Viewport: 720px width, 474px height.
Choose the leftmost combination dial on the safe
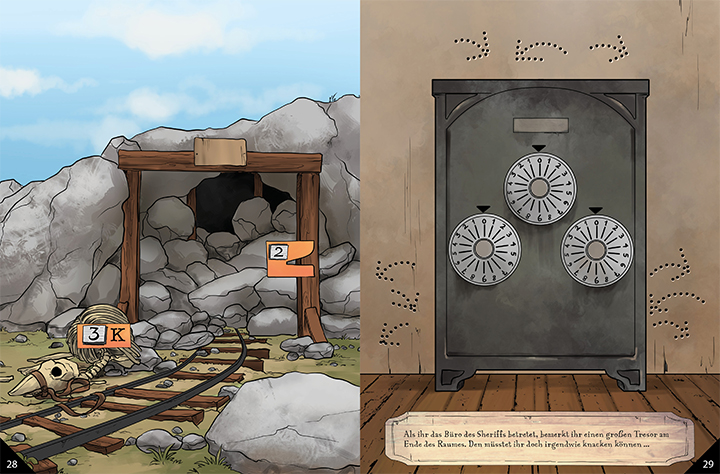[486, 250]
